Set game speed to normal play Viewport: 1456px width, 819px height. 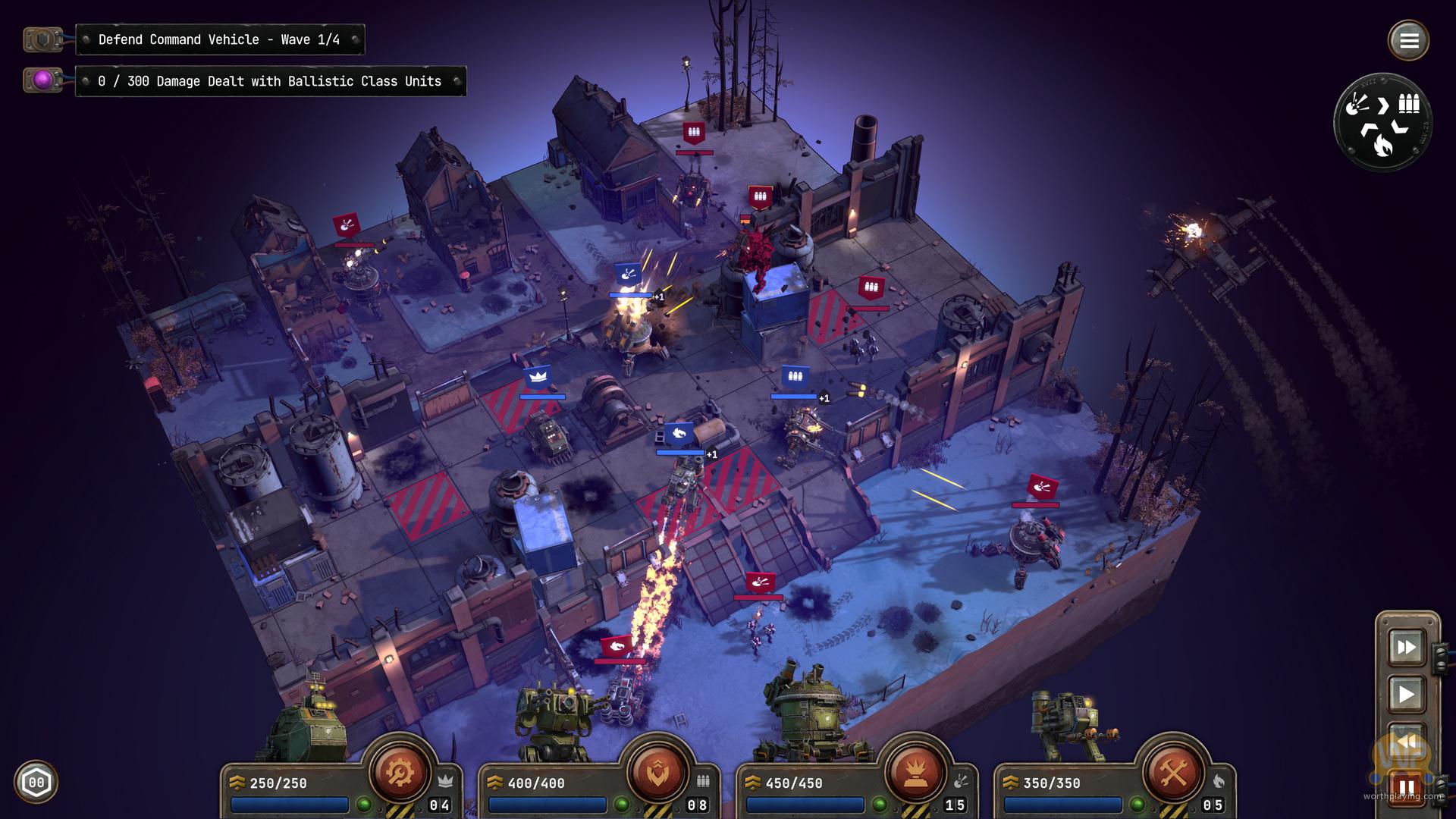(x=1406, y=694)
